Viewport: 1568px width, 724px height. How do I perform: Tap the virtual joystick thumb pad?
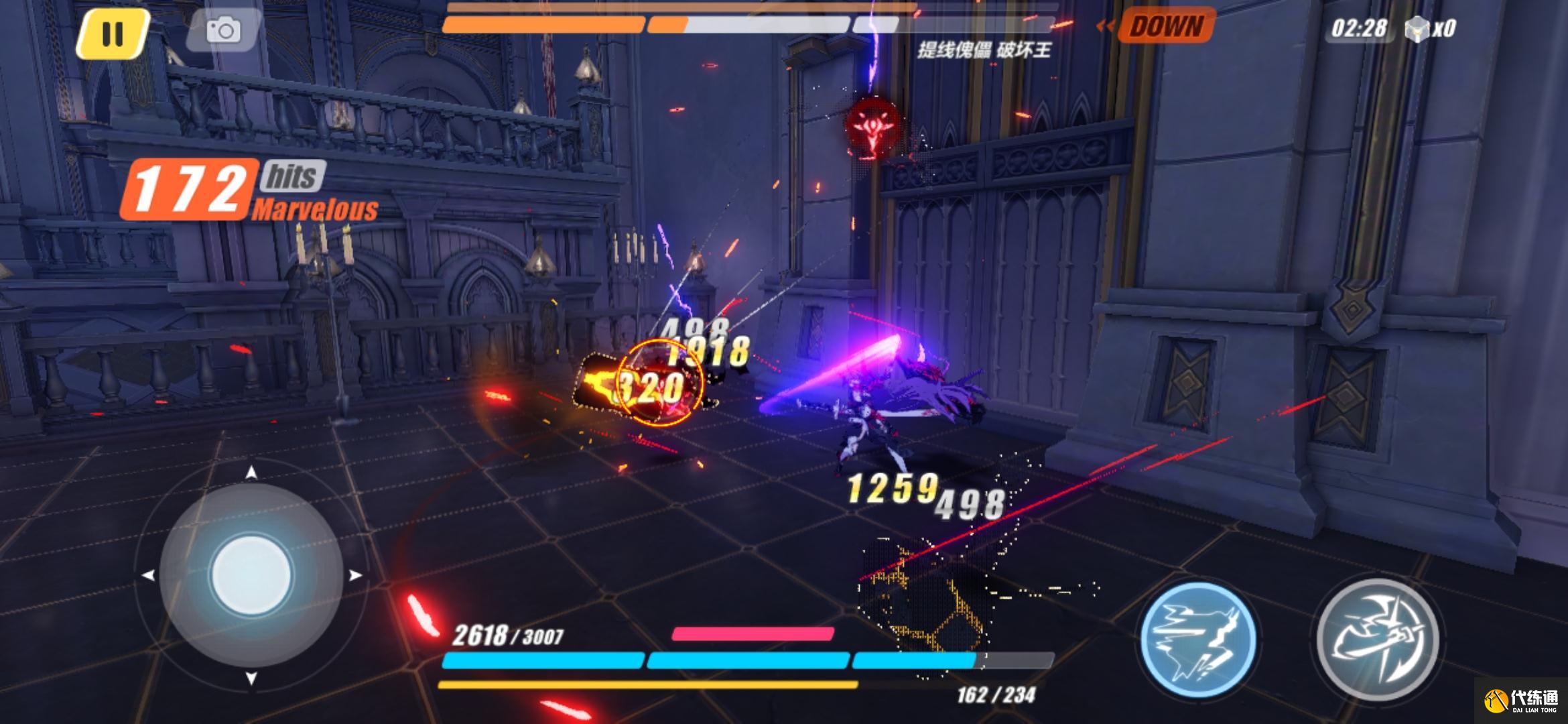251,575
